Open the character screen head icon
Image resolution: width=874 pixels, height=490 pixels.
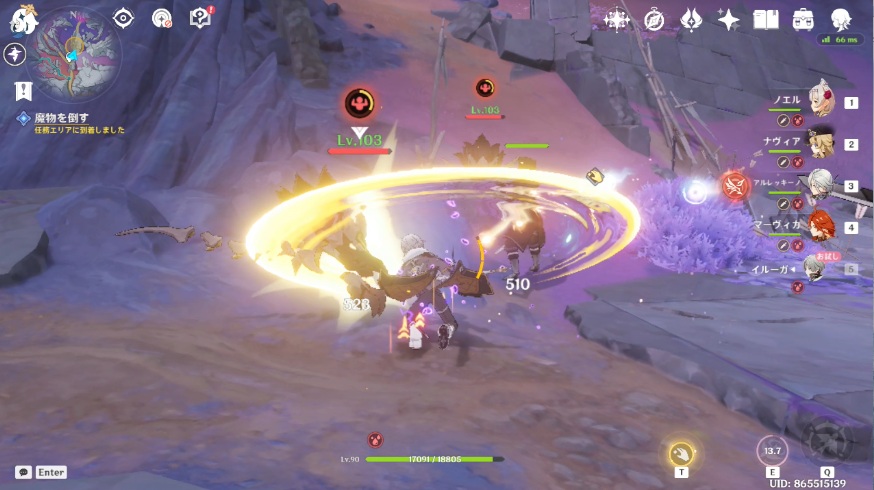click(840, 19)
